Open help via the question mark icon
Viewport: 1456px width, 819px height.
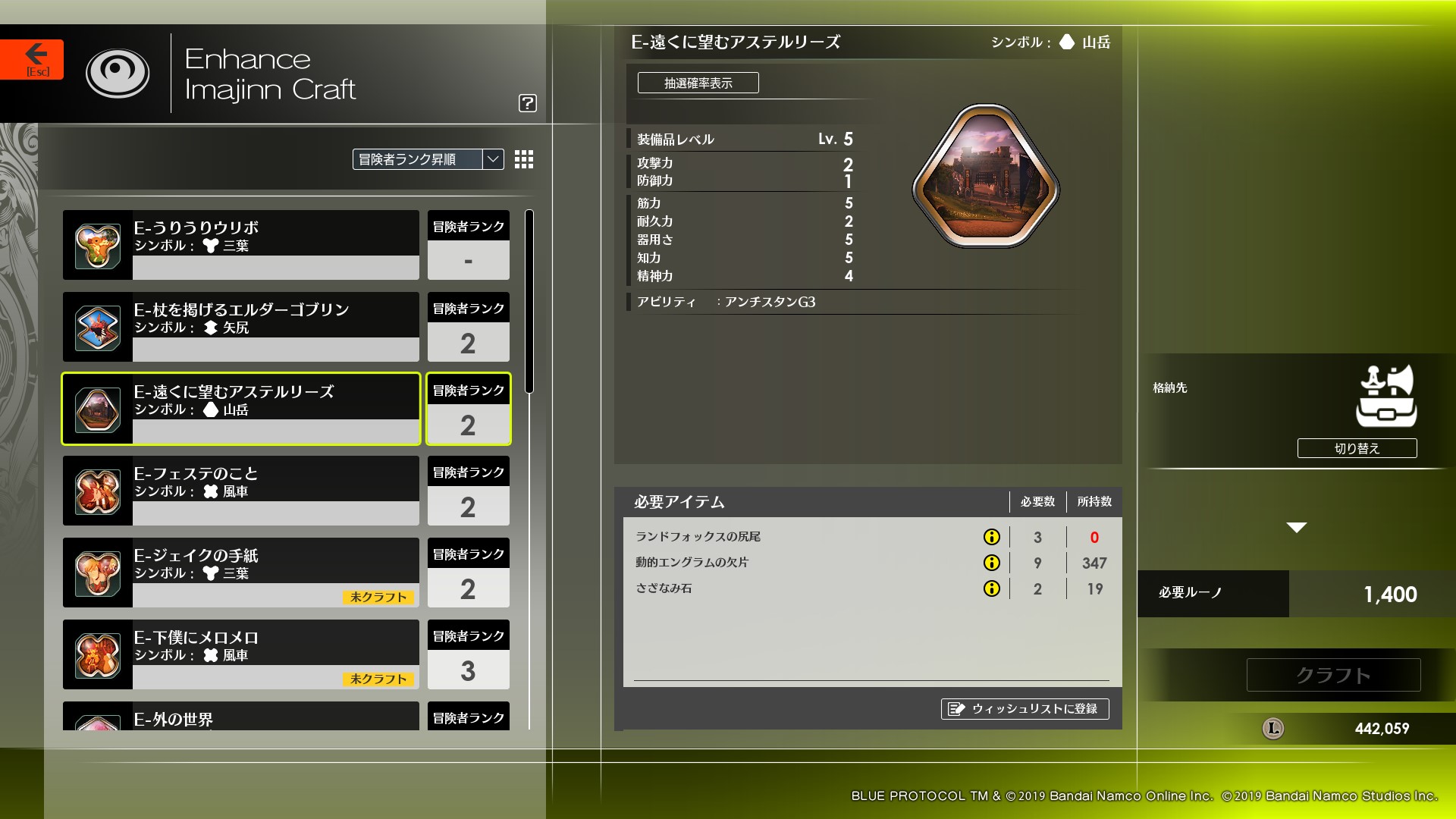529,104
